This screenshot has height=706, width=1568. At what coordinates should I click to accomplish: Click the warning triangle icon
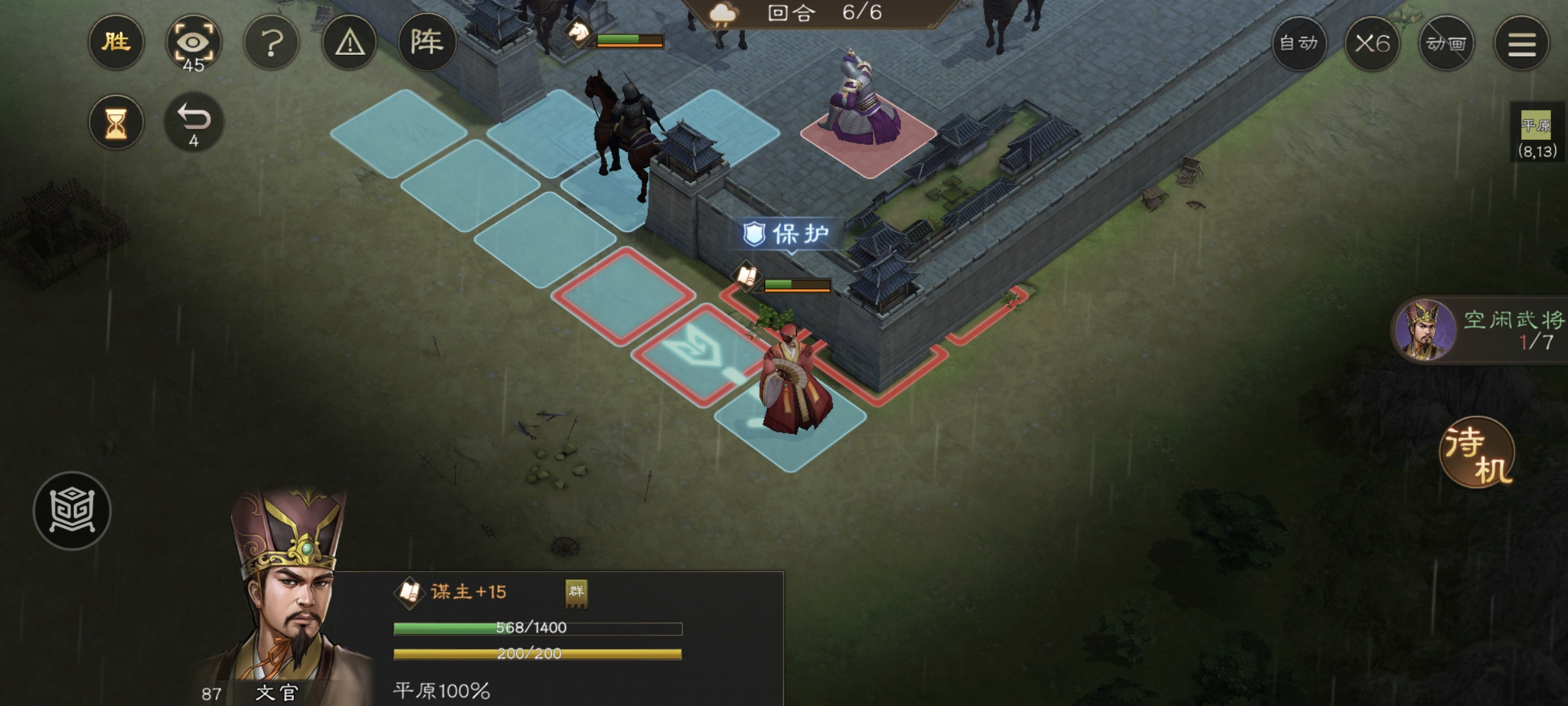click(x=350, y=43)
